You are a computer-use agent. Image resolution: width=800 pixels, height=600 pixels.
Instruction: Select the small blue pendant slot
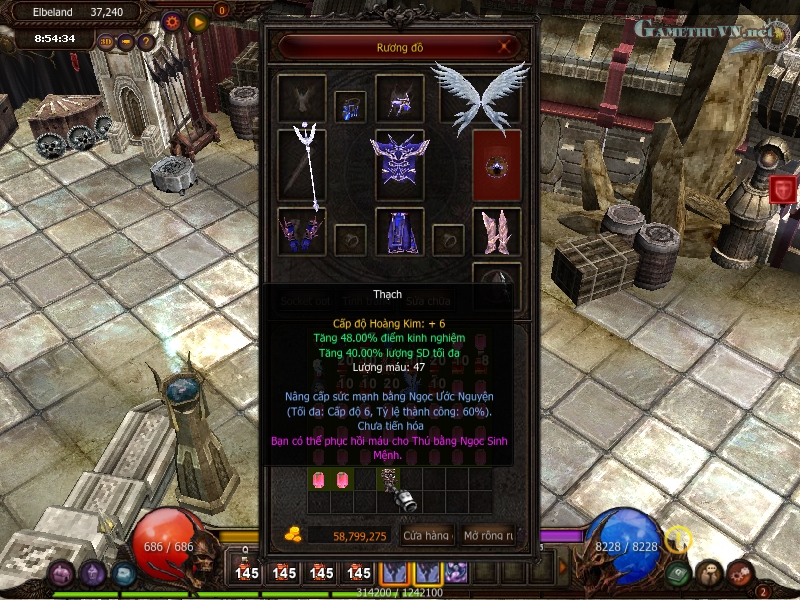[x=350, y=105]
